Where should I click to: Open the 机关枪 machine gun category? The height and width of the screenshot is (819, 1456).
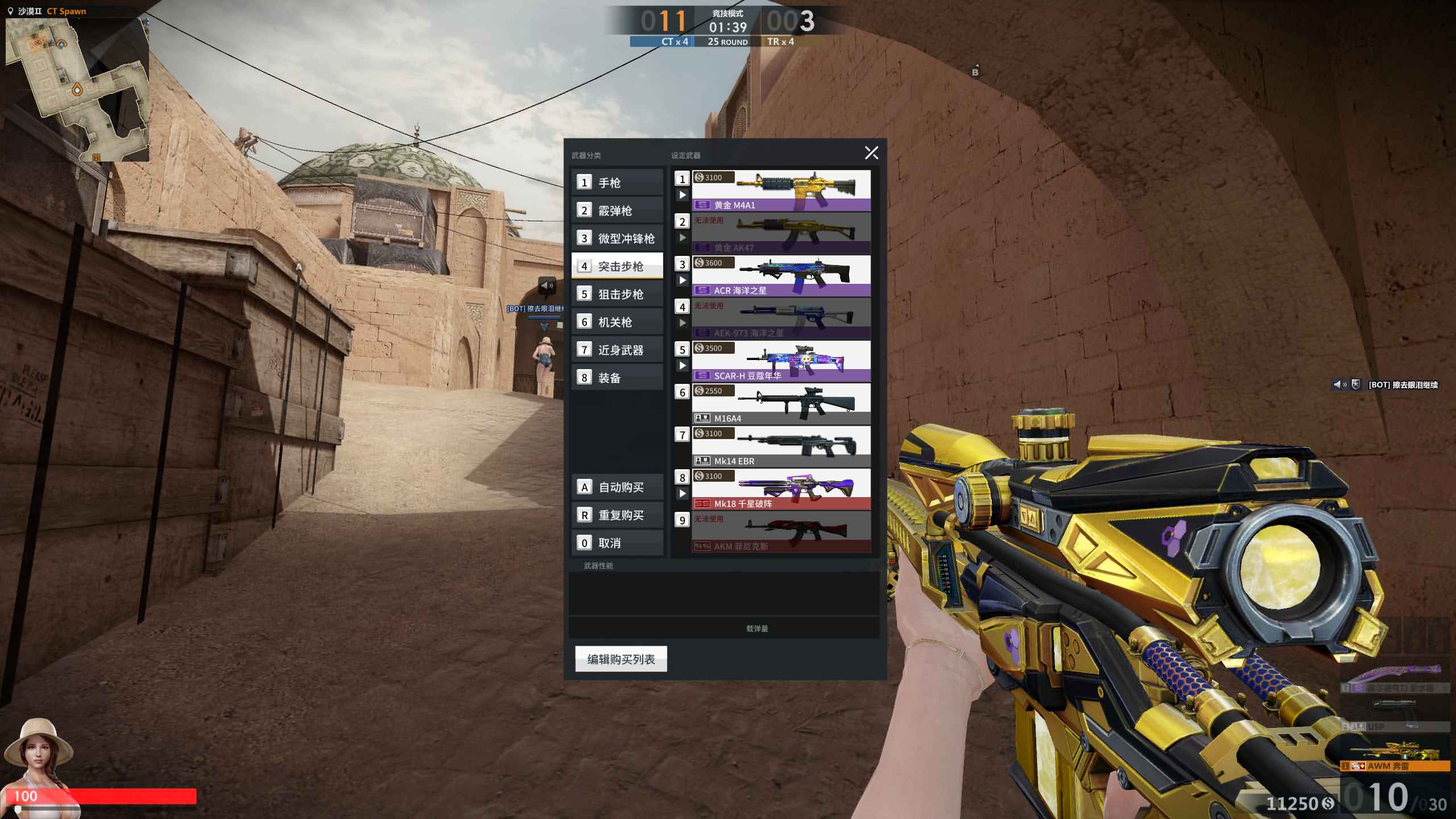tap(617, 322)
